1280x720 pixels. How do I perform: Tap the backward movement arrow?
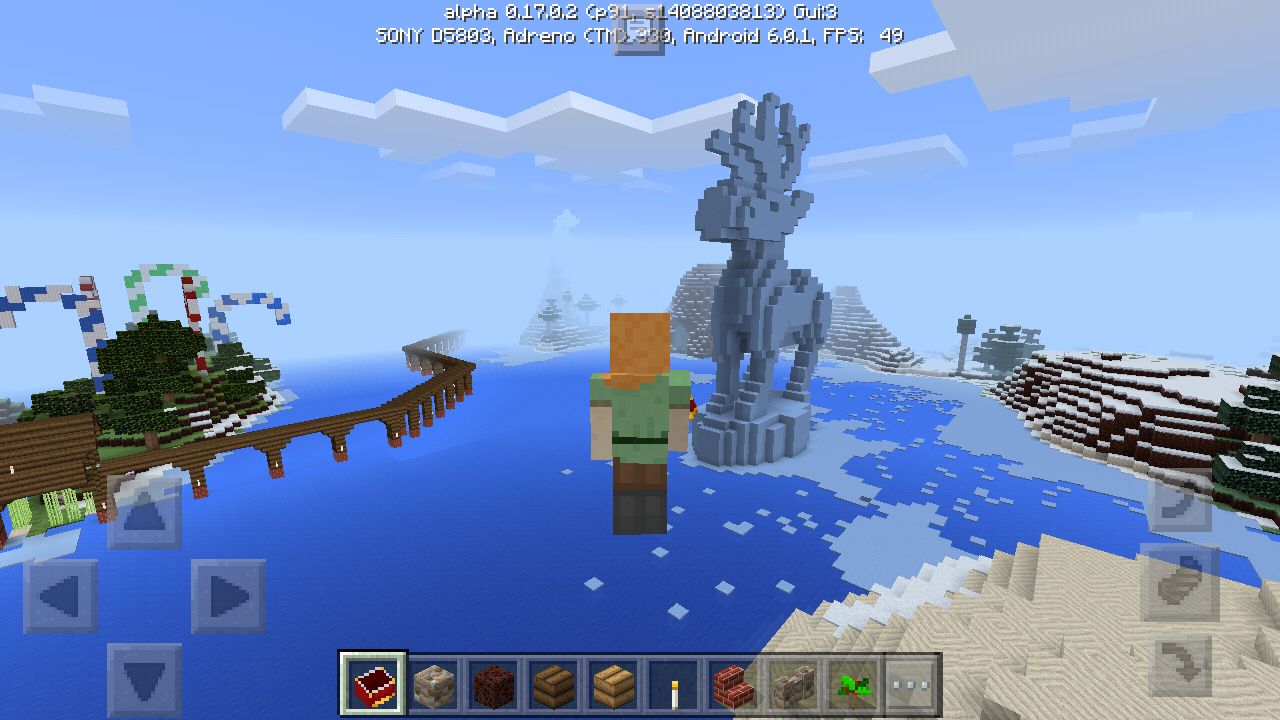145,680
